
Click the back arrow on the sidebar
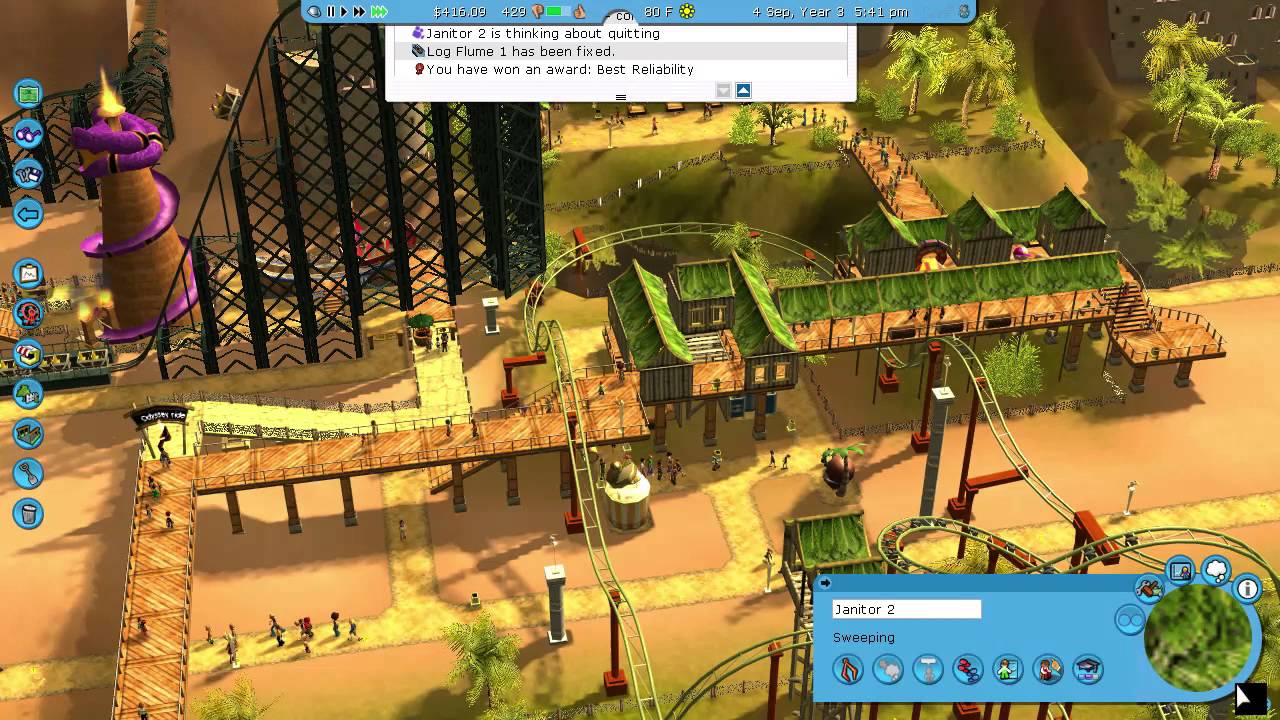point(28,214)
